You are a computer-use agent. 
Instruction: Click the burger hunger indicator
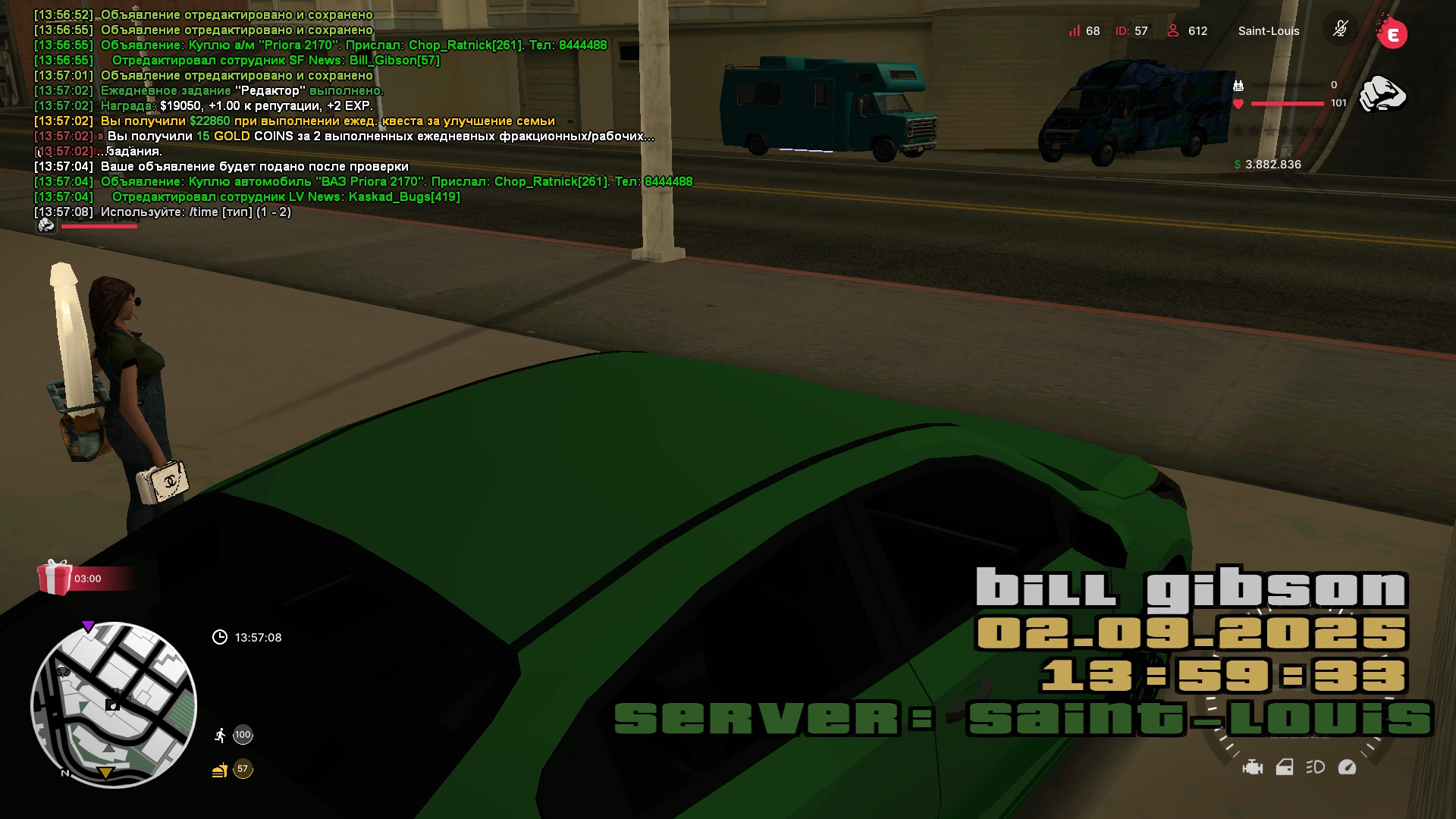(220, 770)
